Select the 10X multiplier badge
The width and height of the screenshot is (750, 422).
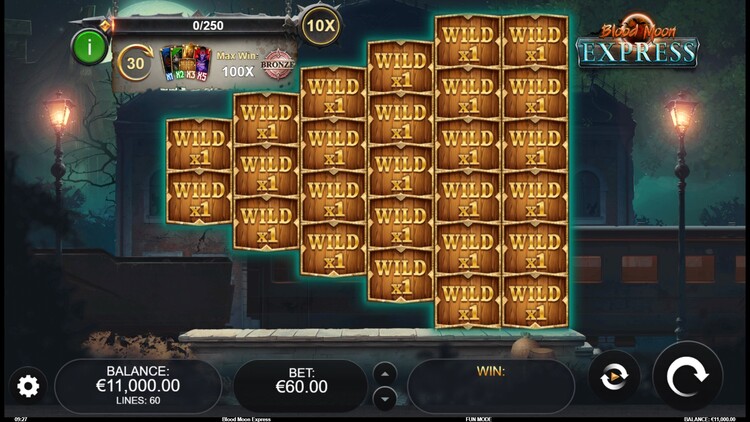point(320,24)
